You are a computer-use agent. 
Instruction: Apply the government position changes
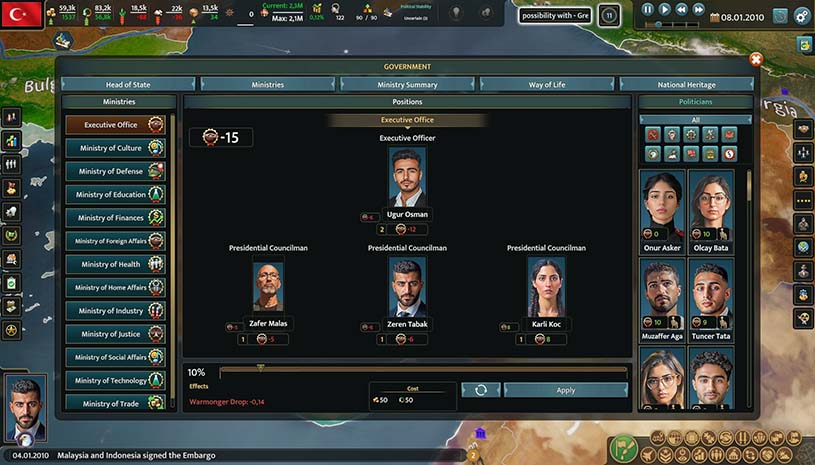tap(565, 390)
